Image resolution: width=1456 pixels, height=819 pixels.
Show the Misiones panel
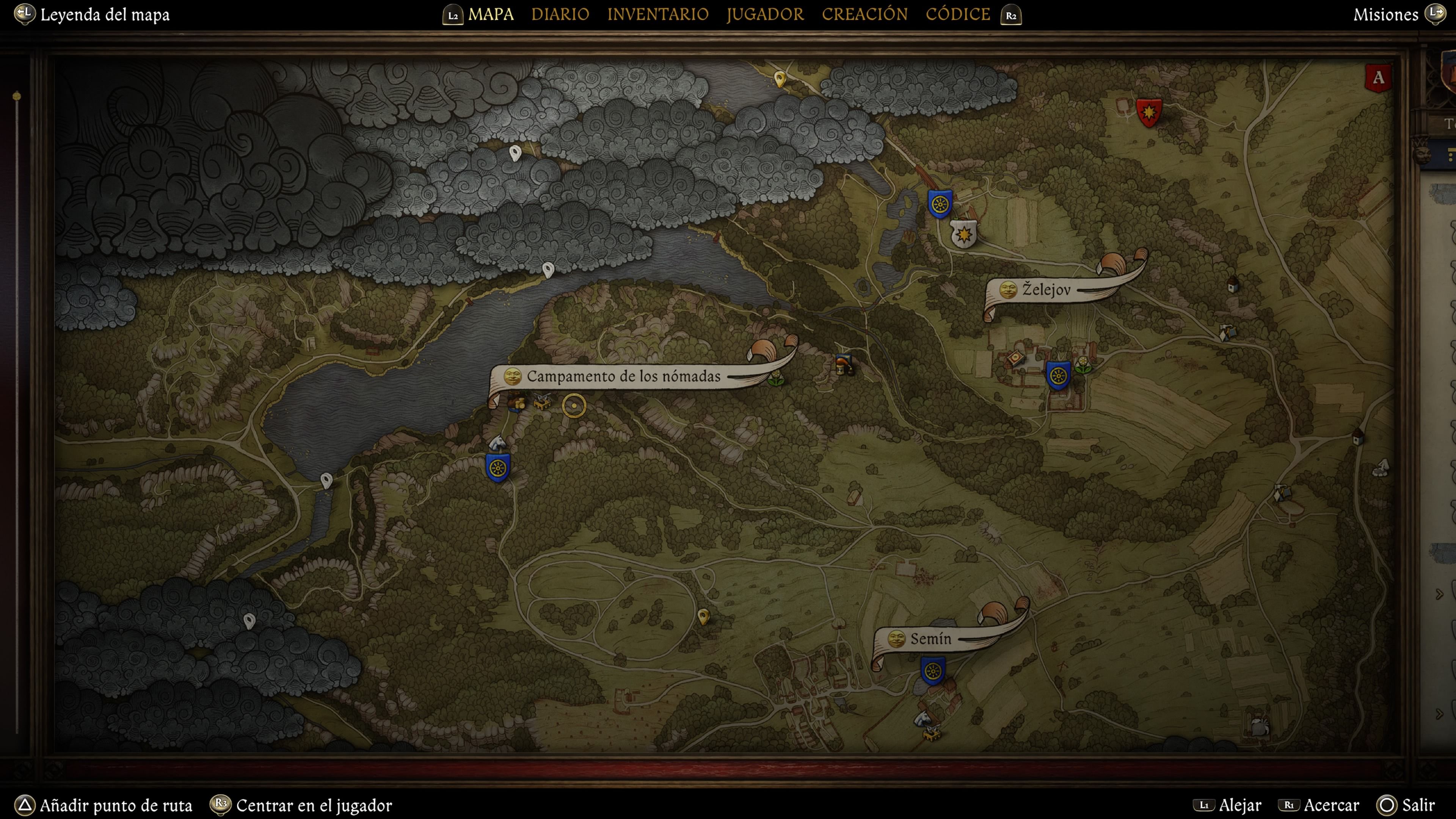(x=1385, y=15)
